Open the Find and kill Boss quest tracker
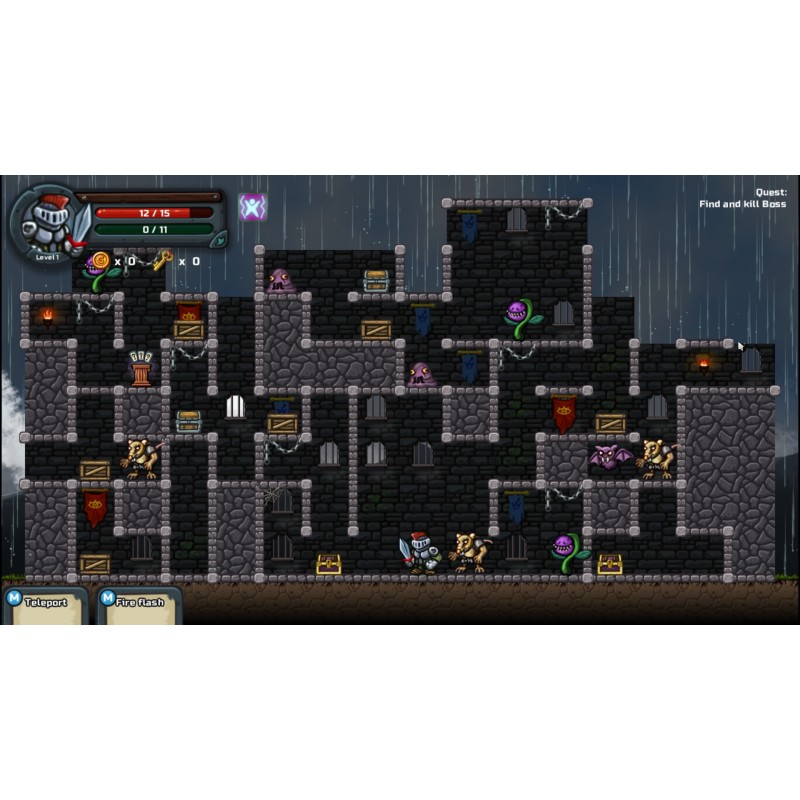The width and height of the screenshot is (800, 800). 742,198
